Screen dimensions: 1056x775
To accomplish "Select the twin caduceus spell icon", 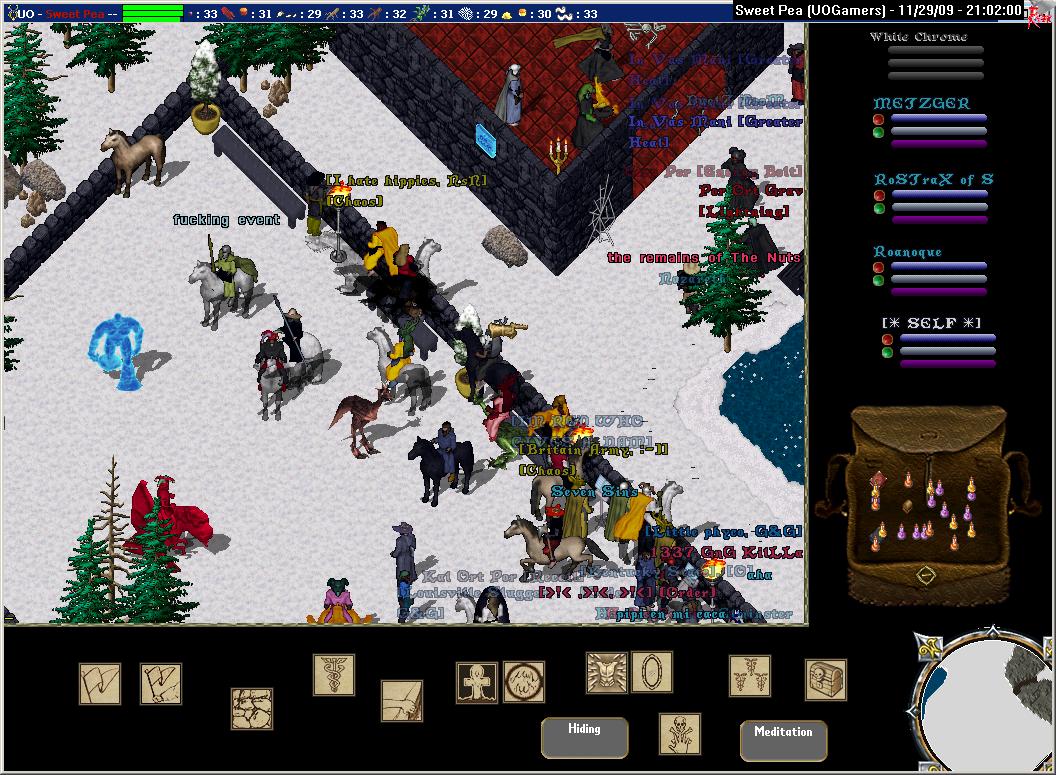I will point(750,676).
